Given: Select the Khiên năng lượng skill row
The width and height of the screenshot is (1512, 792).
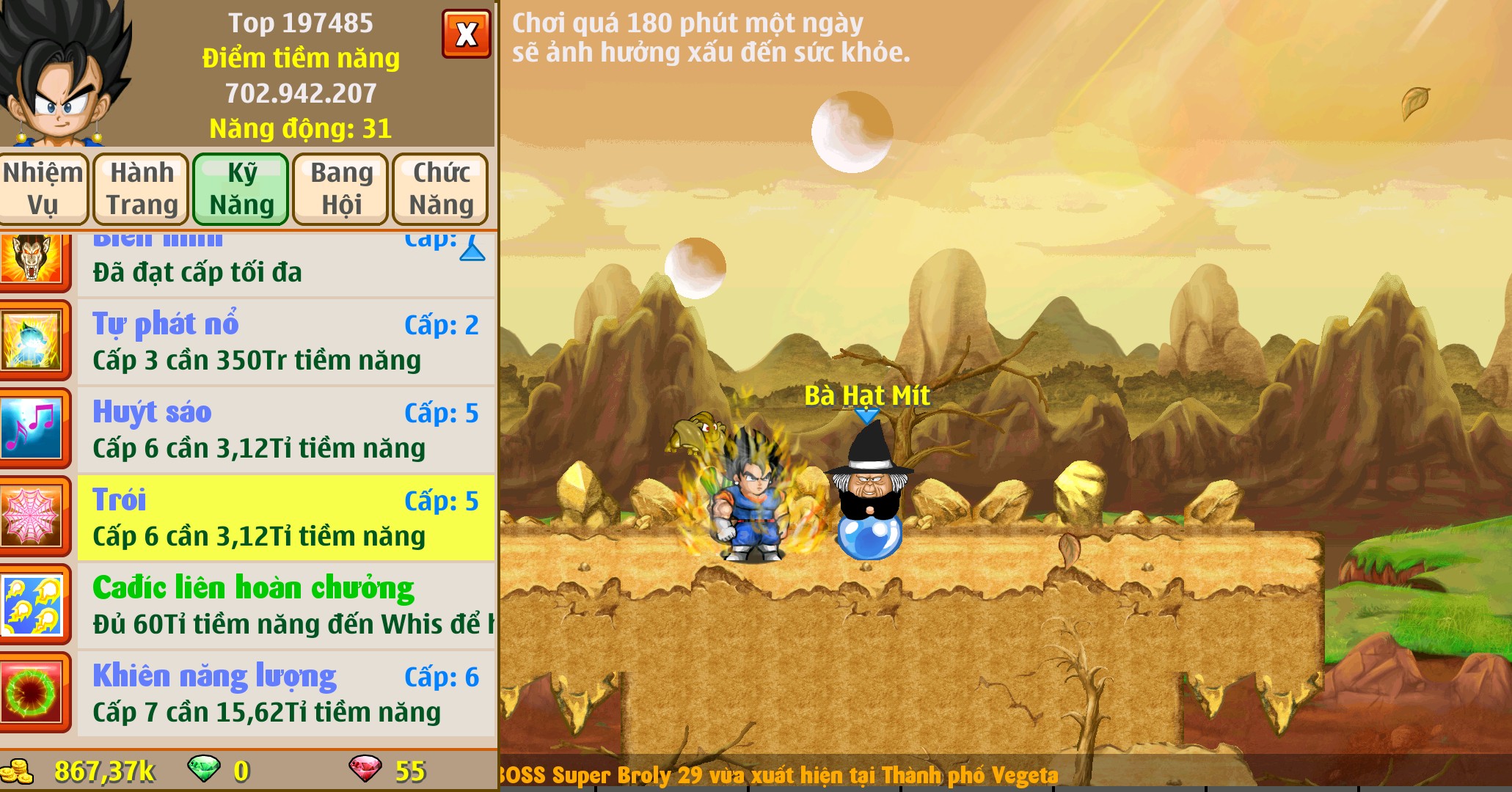Looking at the screenshot, I should click(286, 694).
